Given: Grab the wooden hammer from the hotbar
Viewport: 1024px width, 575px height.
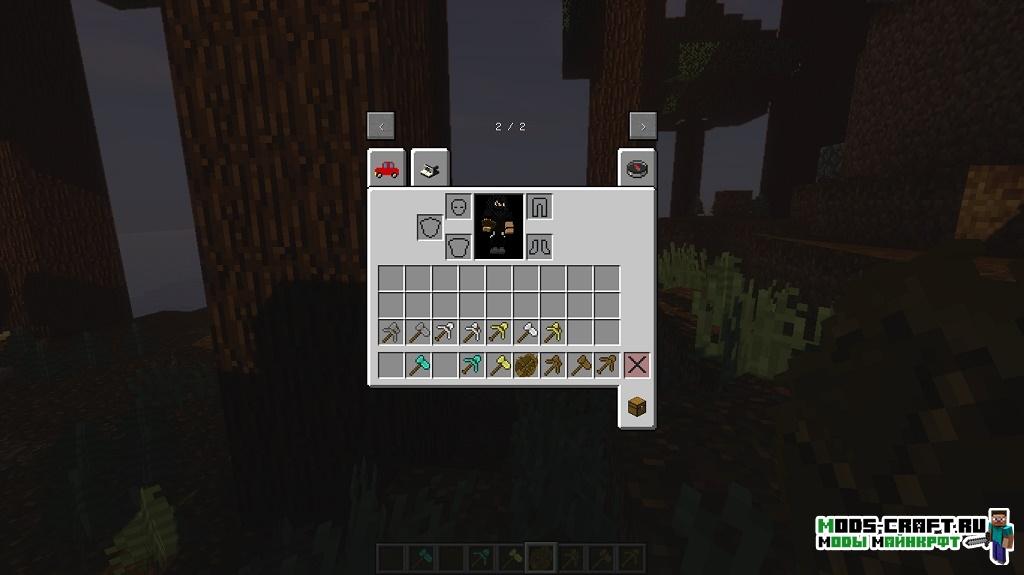Looking at the screenshot, I should [580, 365].
